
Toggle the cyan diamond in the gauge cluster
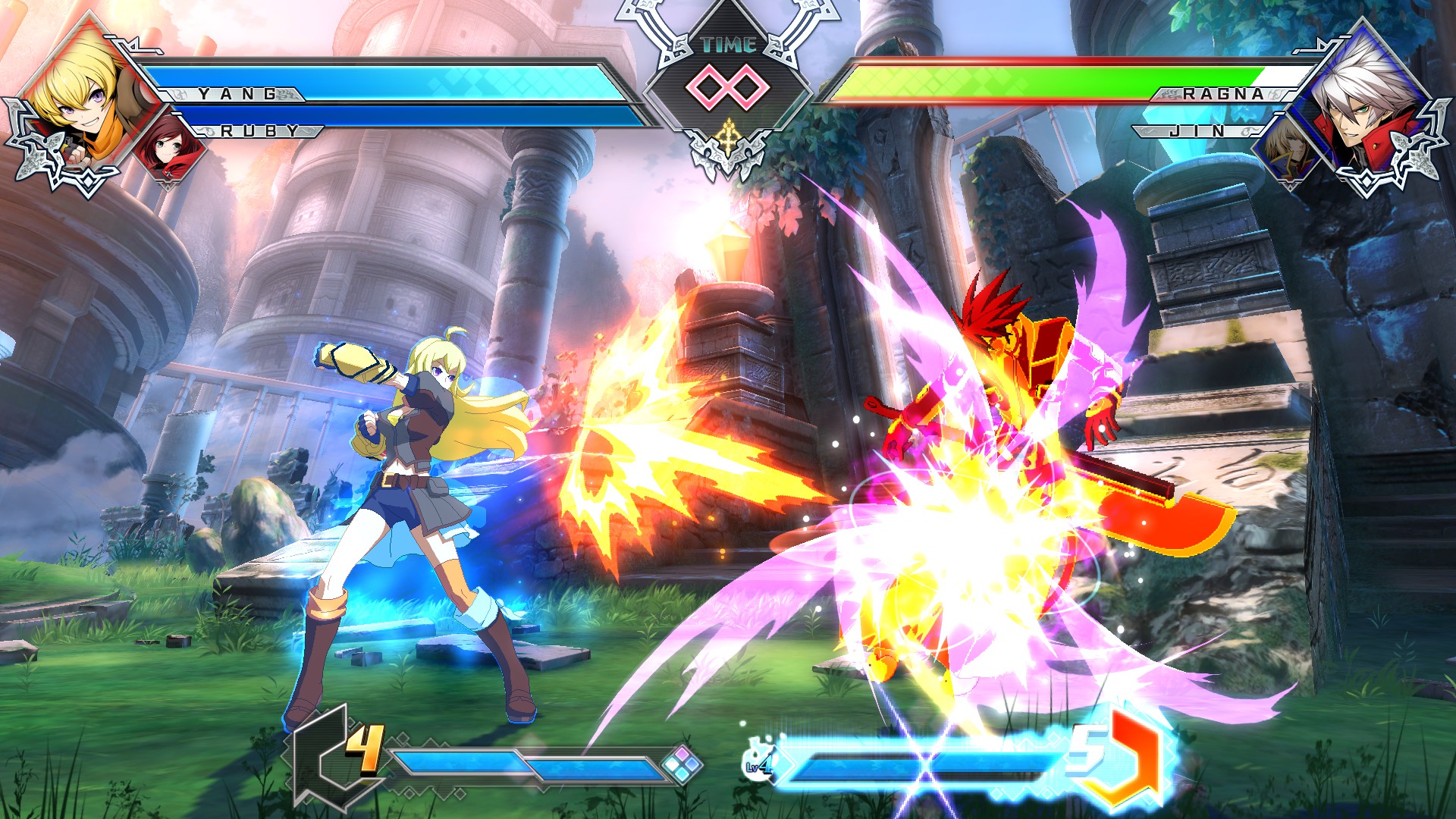pyautogui.click(x=682, y=774)
